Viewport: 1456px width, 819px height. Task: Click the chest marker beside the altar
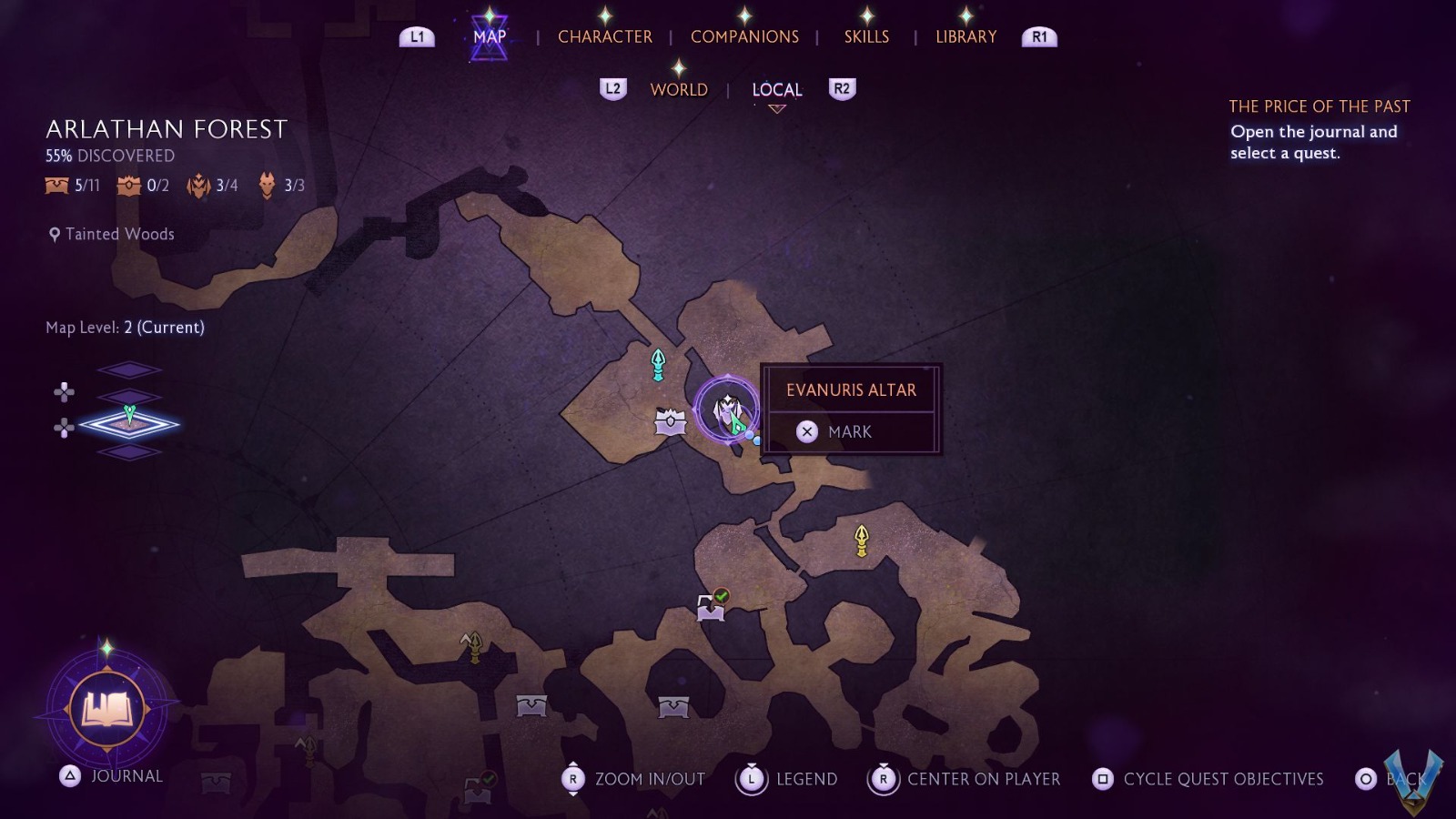point(671,422)
